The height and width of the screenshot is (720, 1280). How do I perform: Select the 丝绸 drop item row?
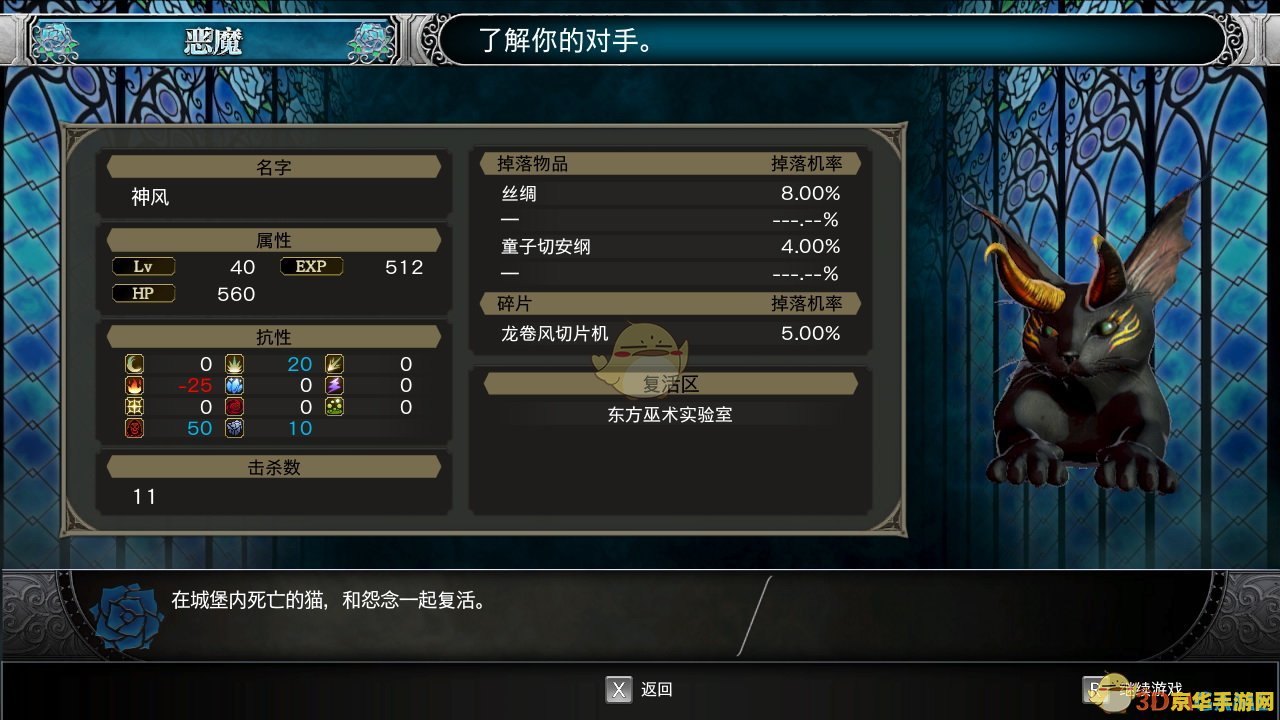pyautogui.click(x=670, y=194)
